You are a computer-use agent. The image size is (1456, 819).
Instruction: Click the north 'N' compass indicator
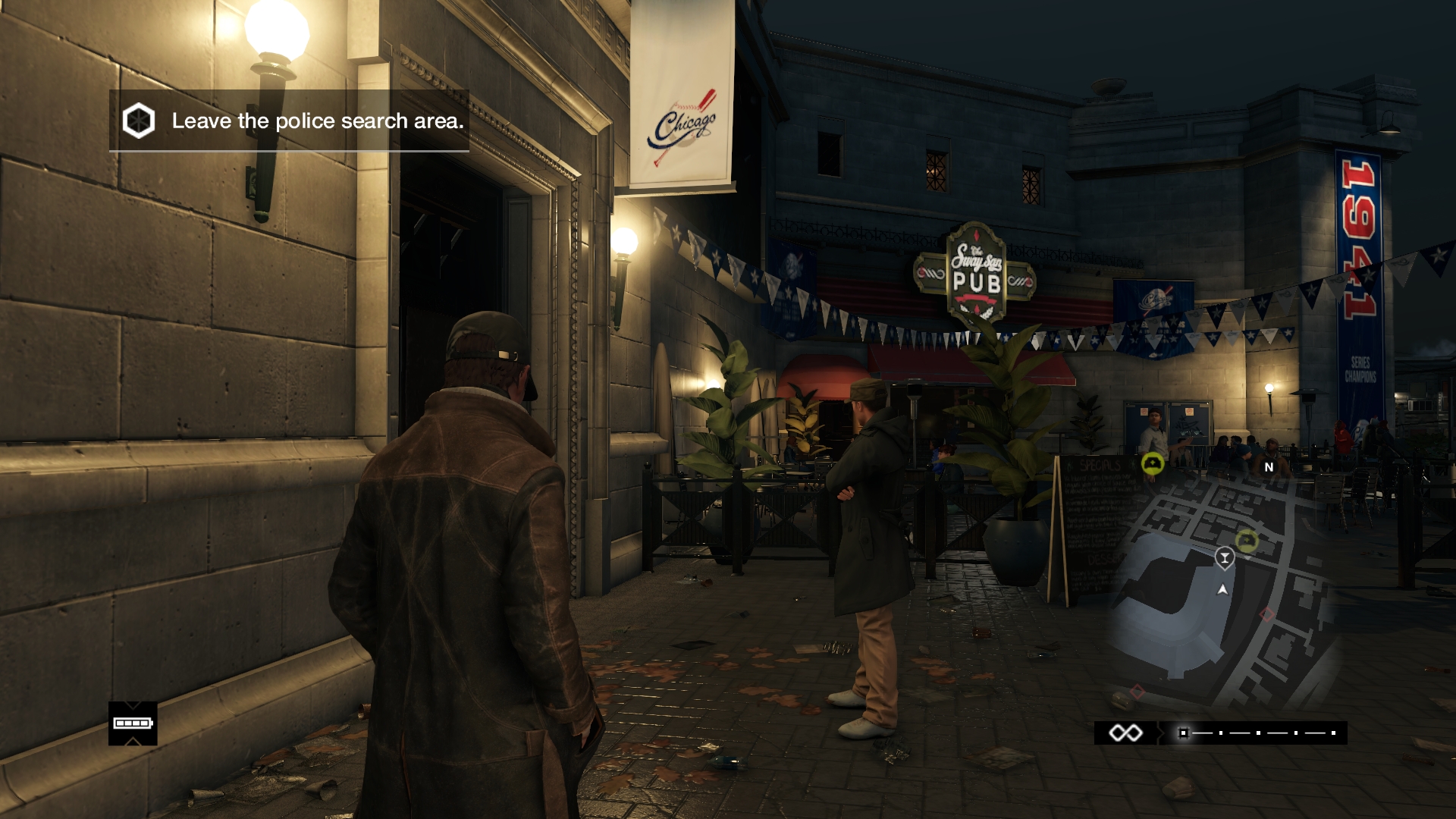[x=1269, y=467]
